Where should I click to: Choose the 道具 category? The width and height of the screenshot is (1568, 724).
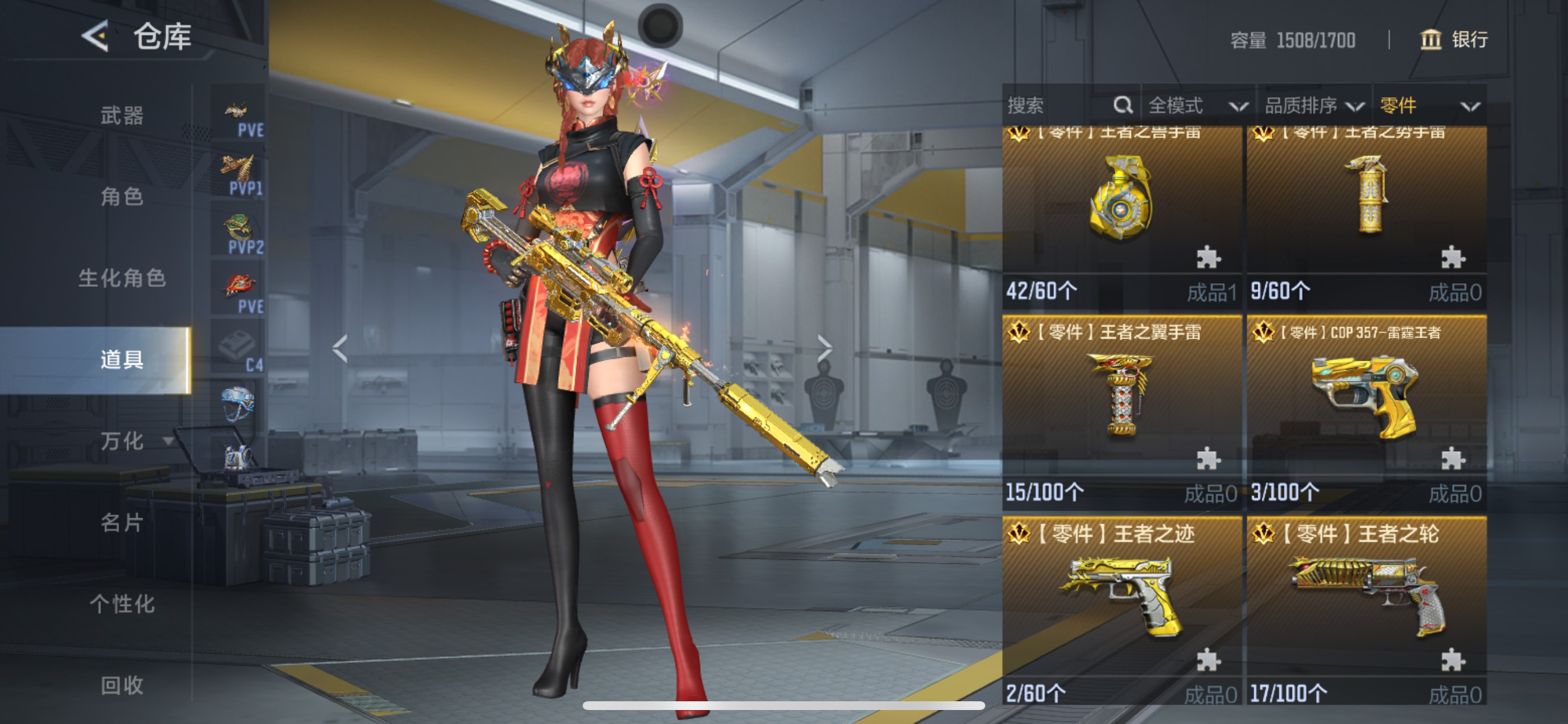[x=122, y=360]
